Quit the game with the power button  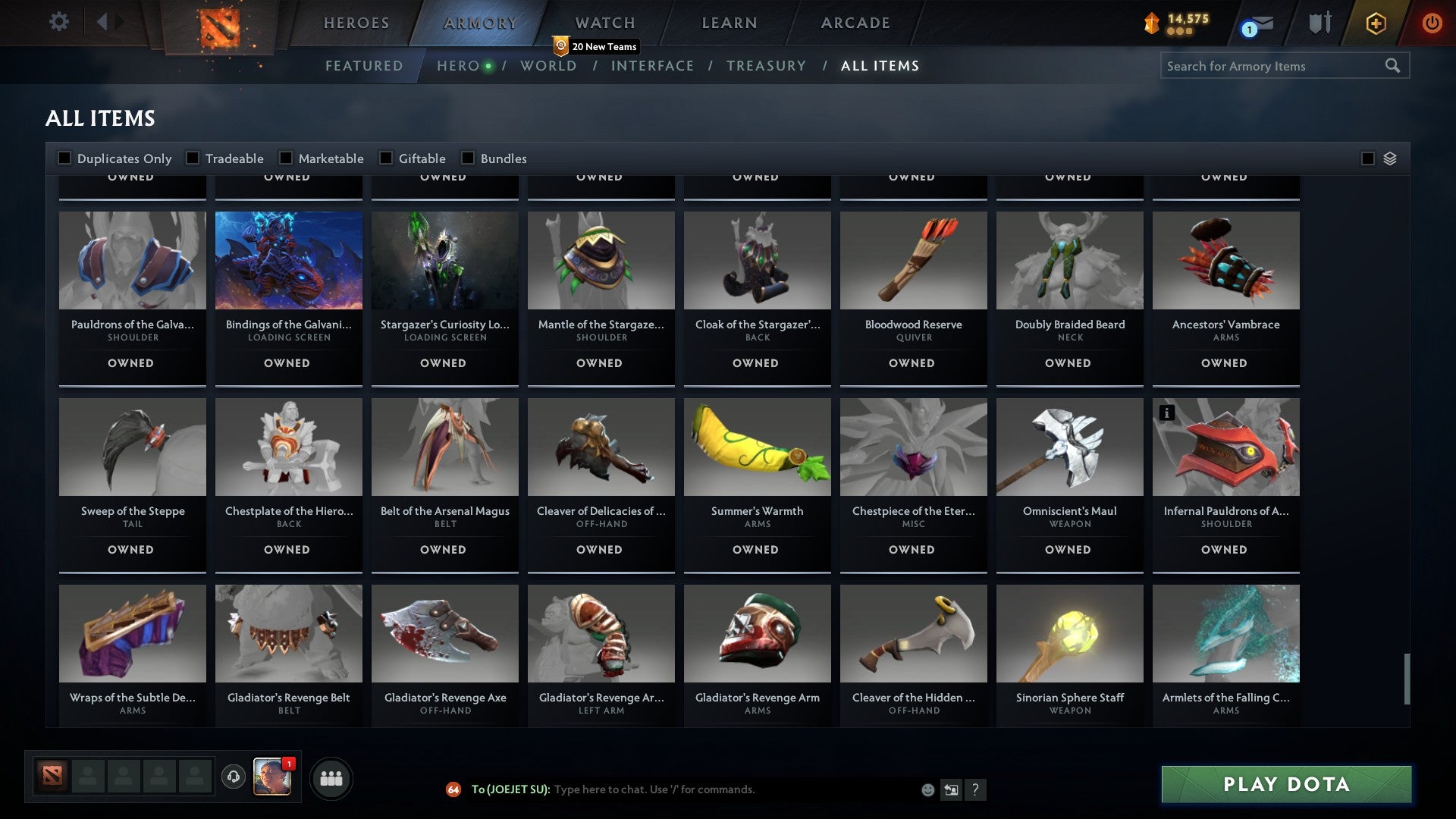point(1432,23)
